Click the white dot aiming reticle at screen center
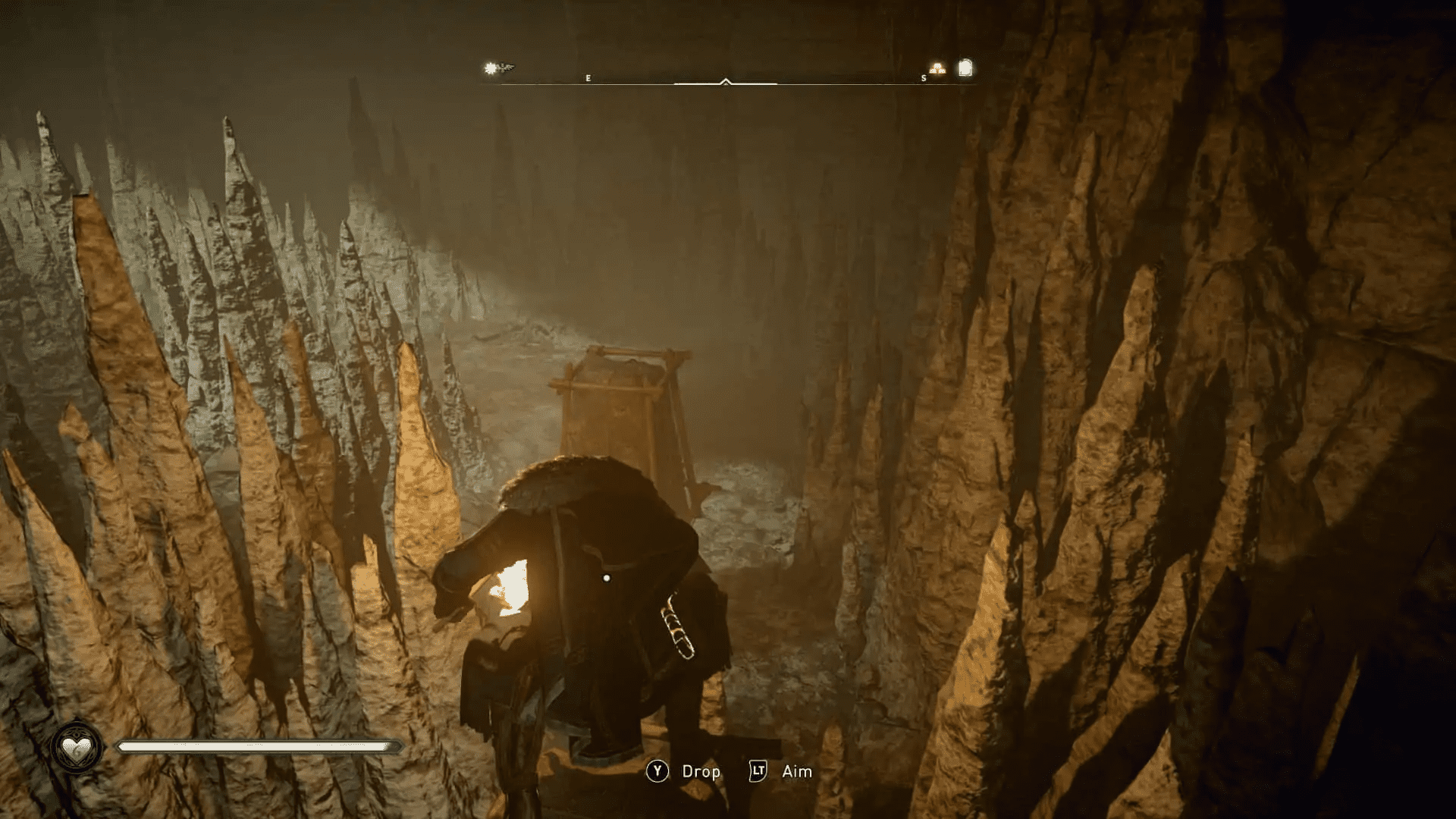This screenshot has height=819, width=1456. (607, 576)
